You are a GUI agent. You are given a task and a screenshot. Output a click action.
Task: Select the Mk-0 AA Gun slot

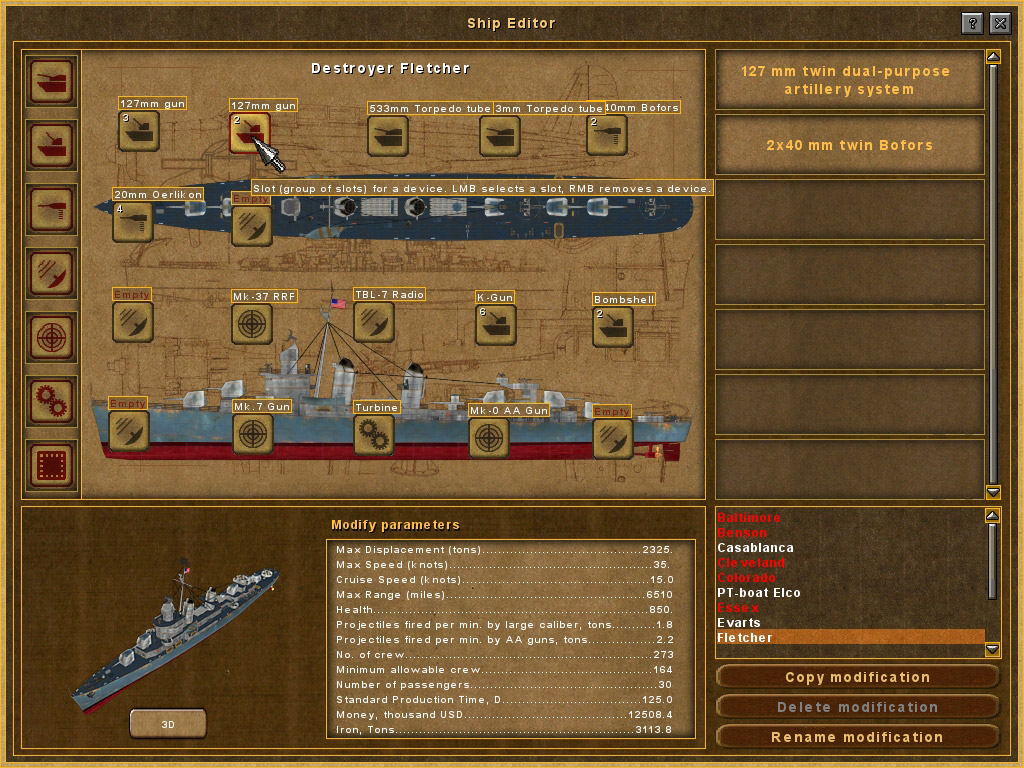(x=489, y=437)
